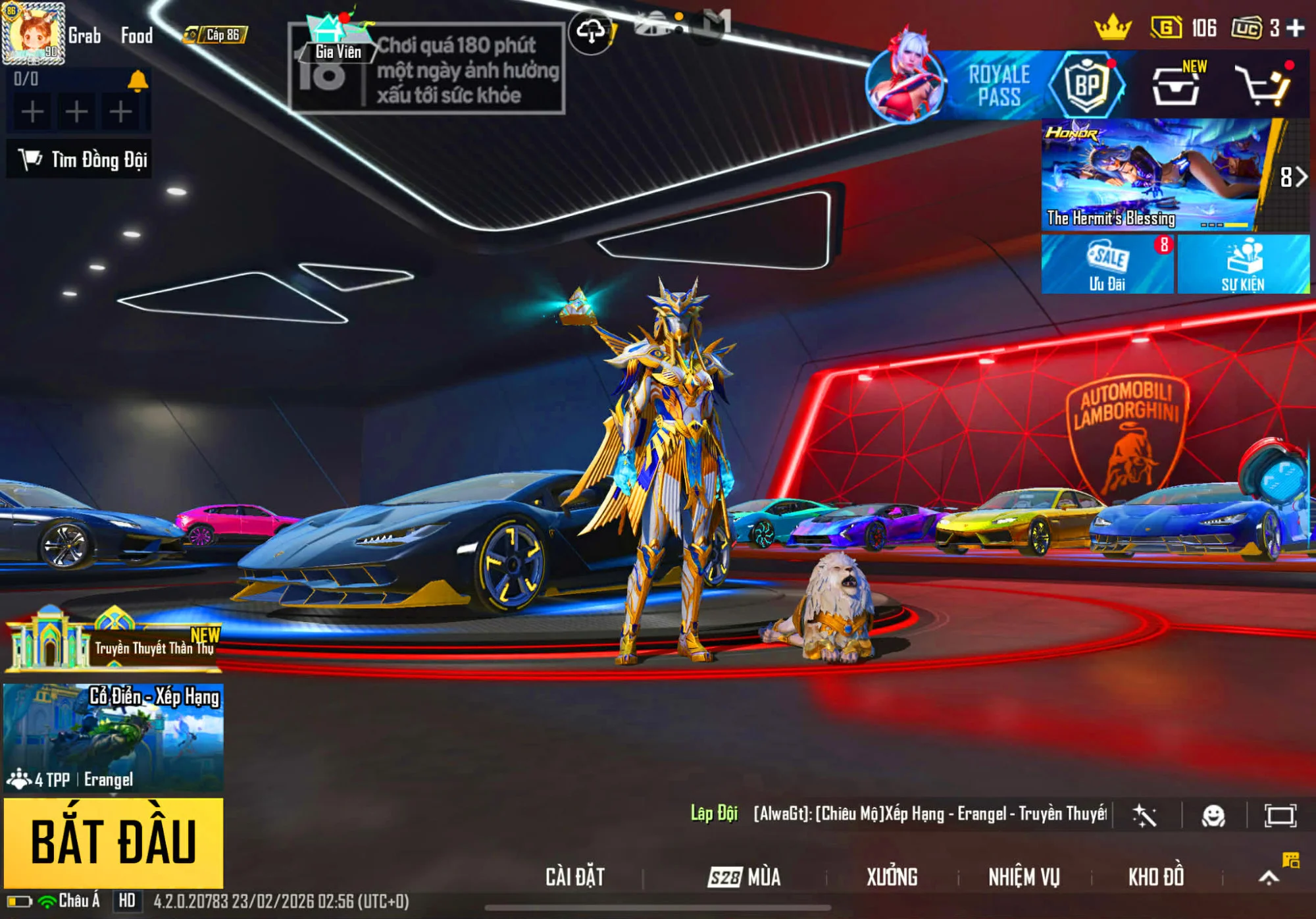Open the BP shield badge
Viewport: 1316px width, 919px height.
pos(1086,86)
